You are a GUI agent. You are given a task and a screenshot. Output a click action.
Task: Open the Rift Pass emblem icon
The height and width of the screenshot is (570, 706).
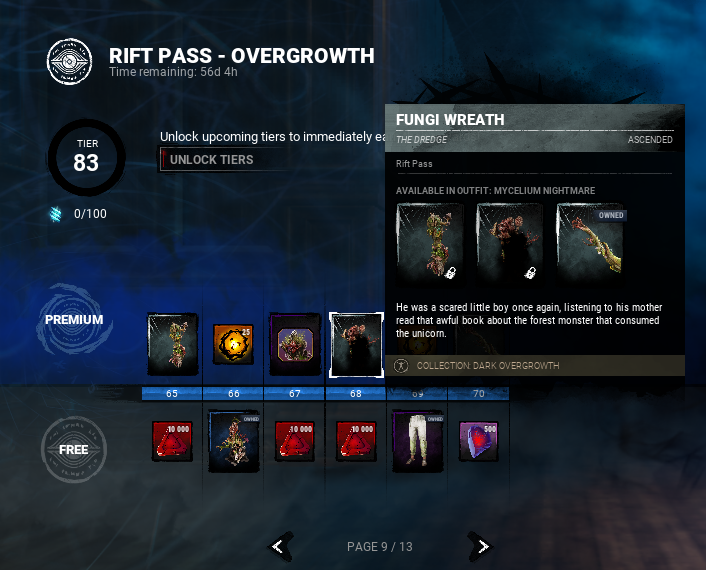70,61
